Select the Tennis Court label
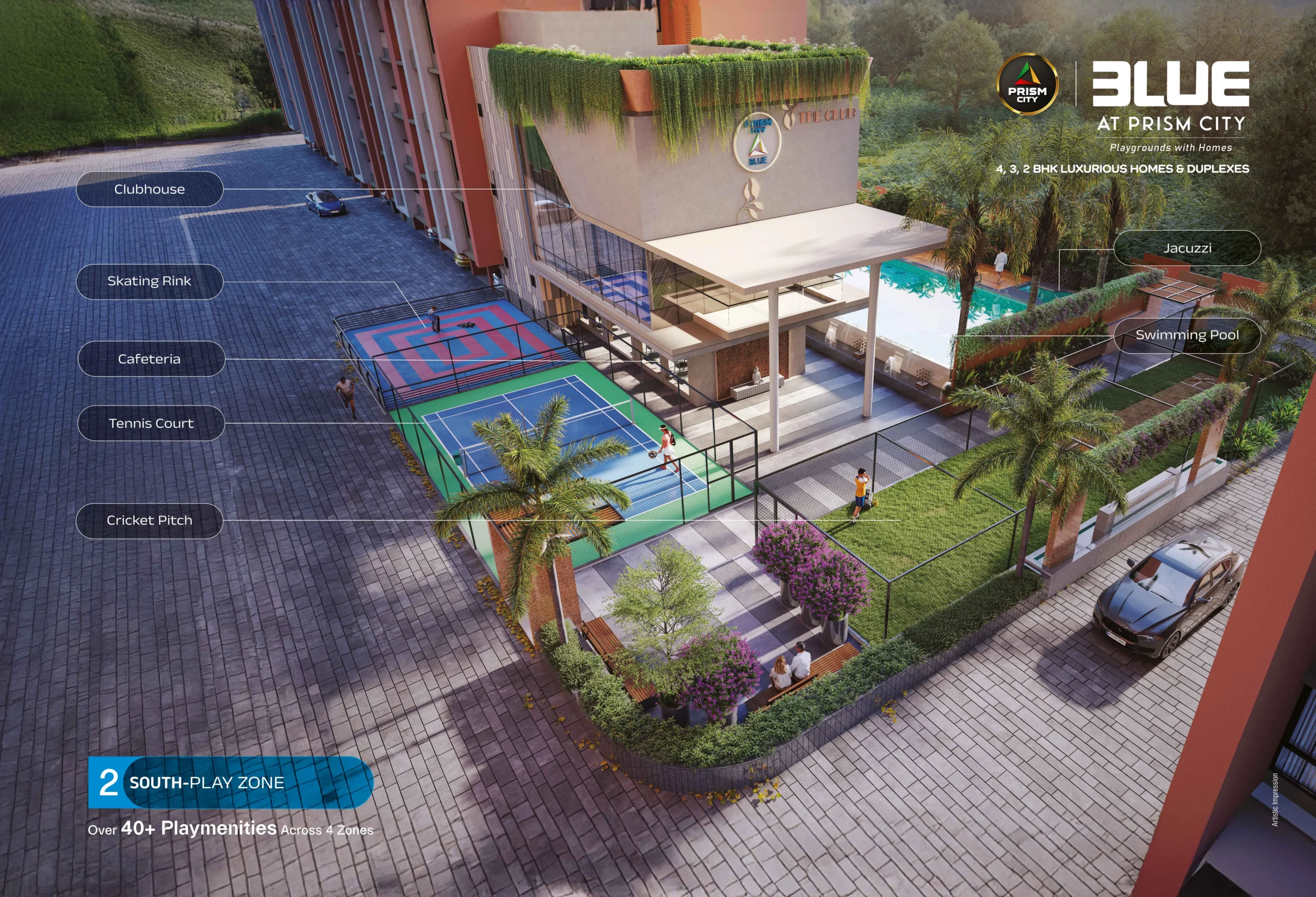 click(x=151, y=424)
